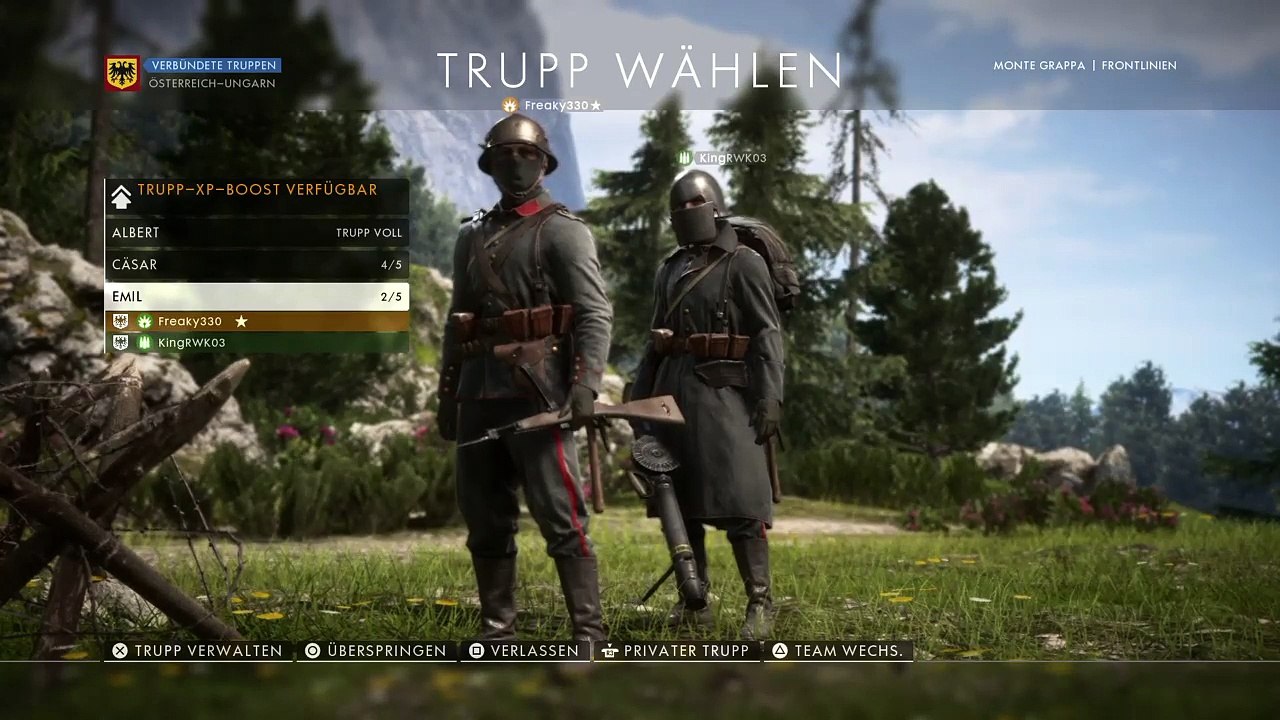Choose the Cäsar squad with 4/5 members

click(x=256, y=265)
